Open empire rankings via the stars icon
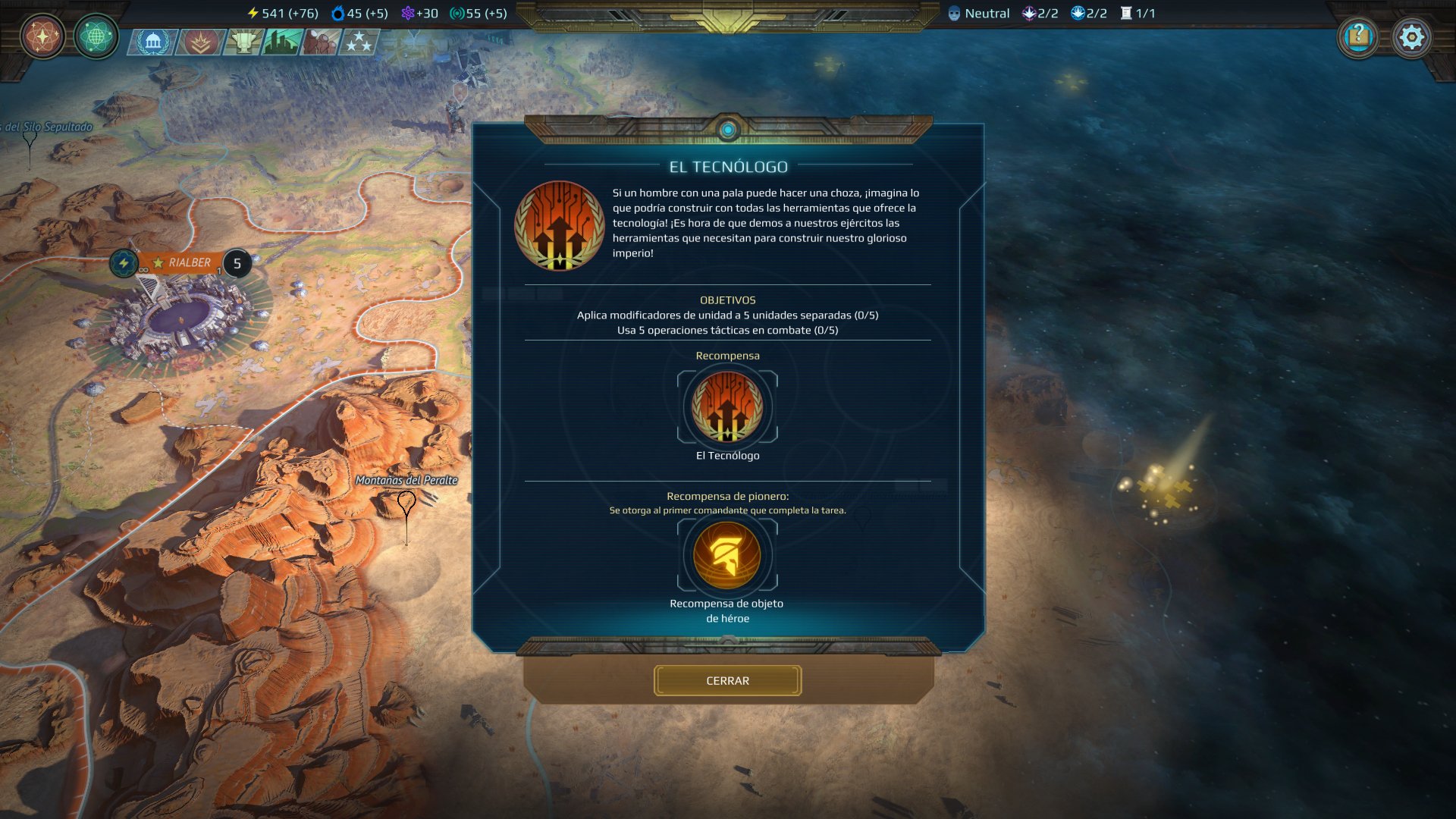Viewport: 1456px width, 819px height. tap(361, 43)
